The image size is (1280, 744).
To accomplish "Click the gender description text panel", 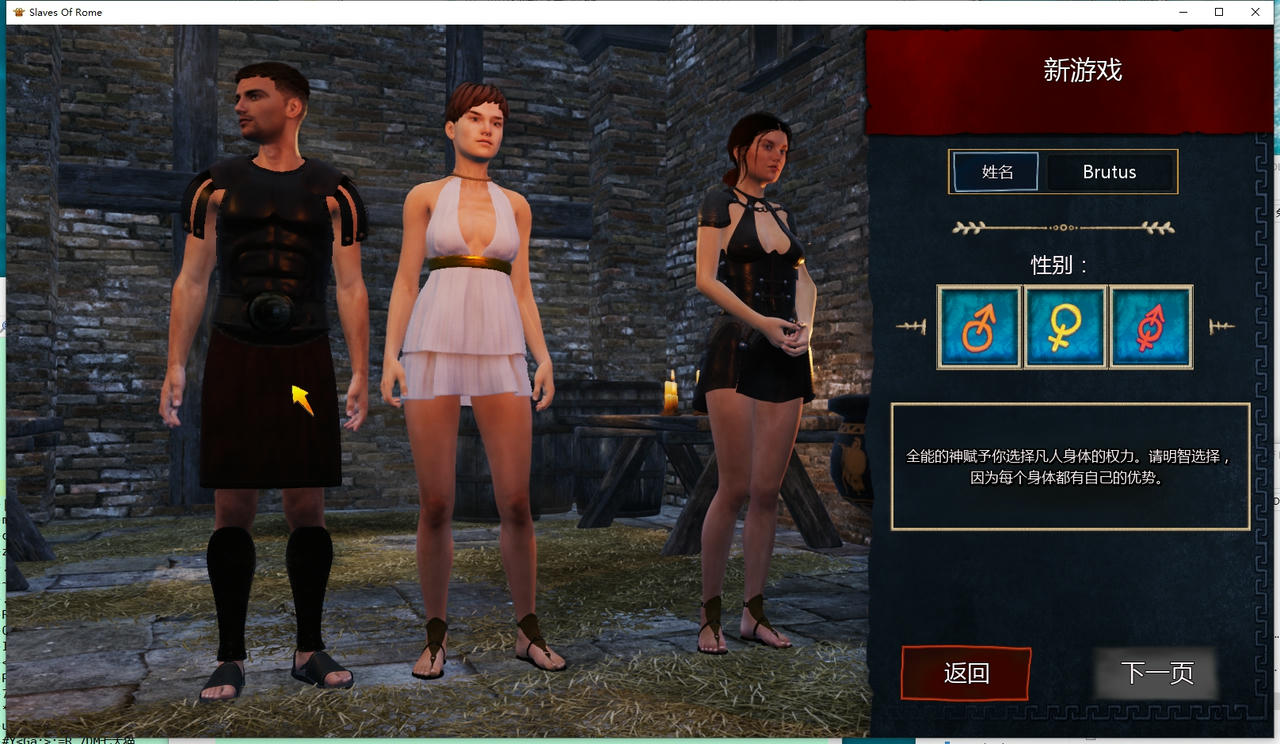I will coord(1069,465).
